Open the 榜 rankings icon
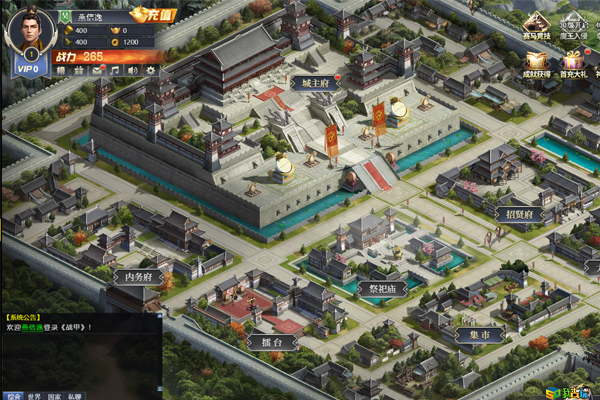The image size is (600, 400). tap(60, 70)
